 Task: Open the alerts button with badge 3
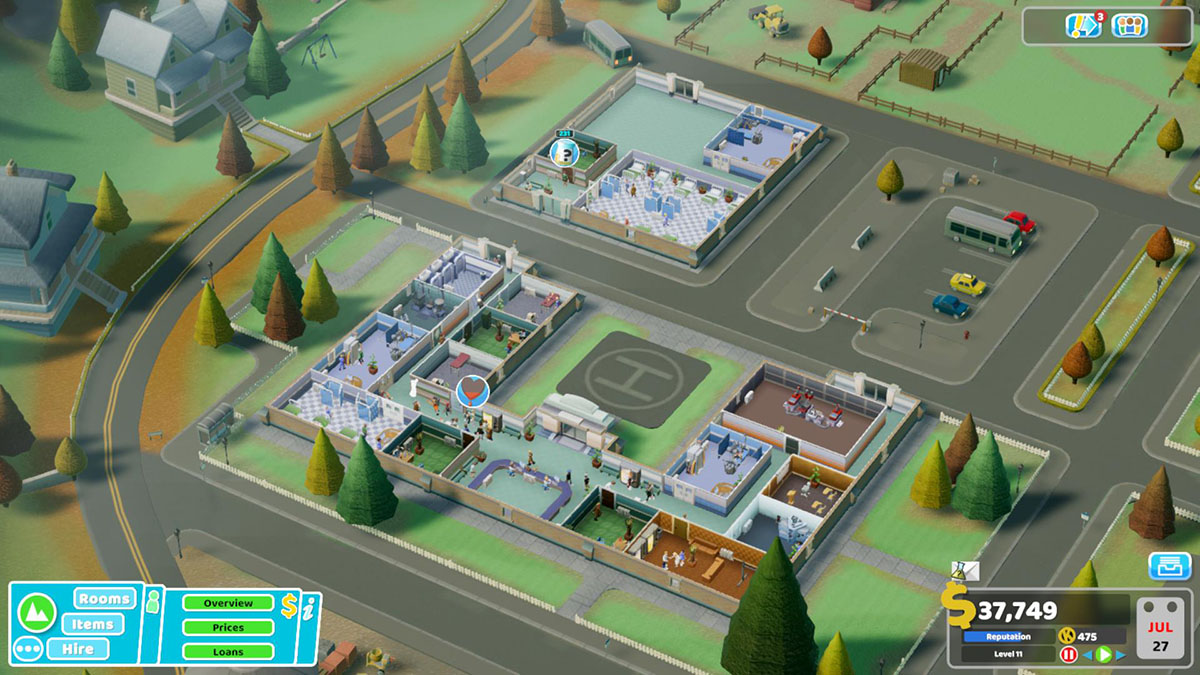tap(1084, 25)
